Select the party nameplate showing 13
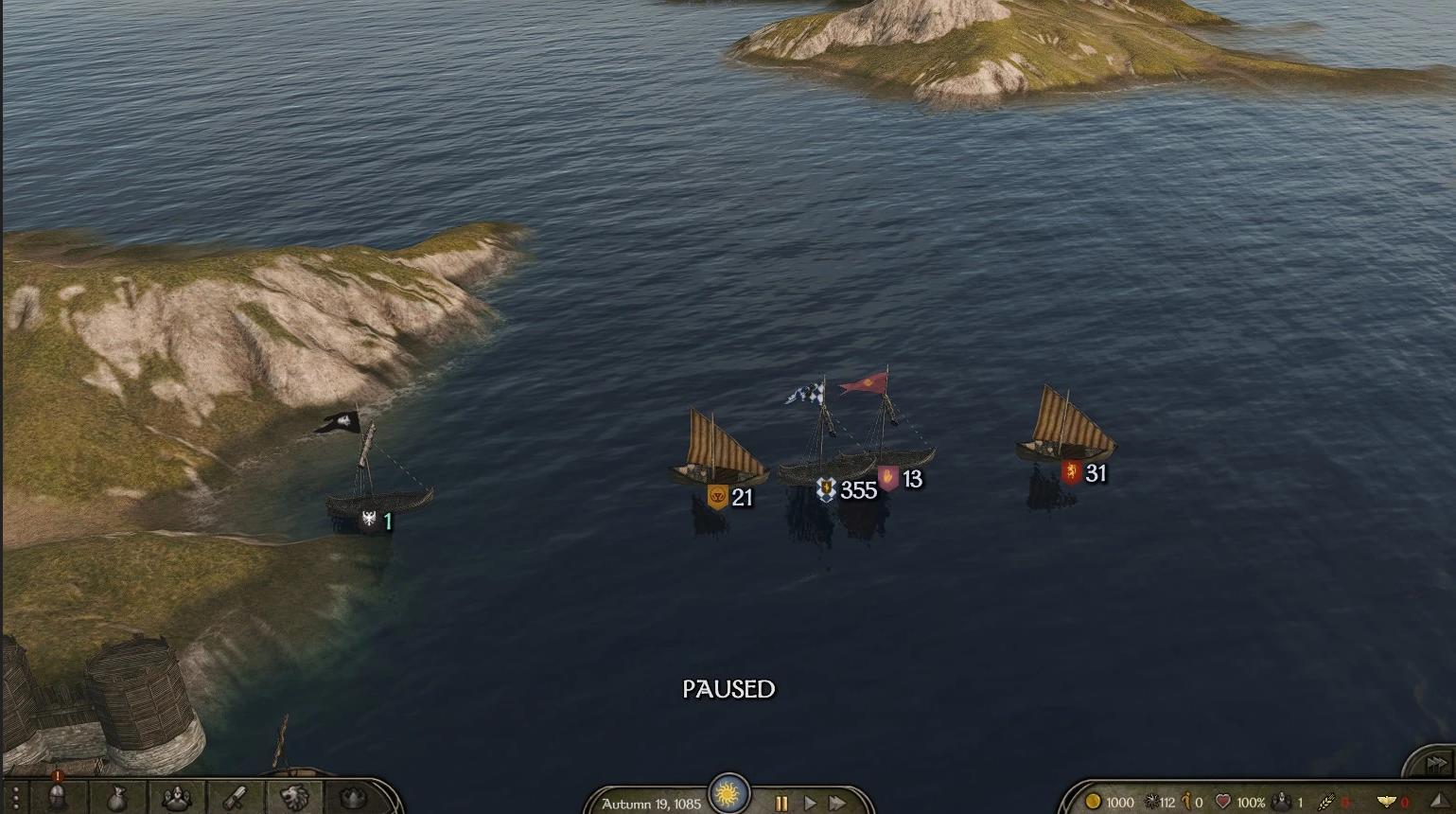 (x=900, y=479)
